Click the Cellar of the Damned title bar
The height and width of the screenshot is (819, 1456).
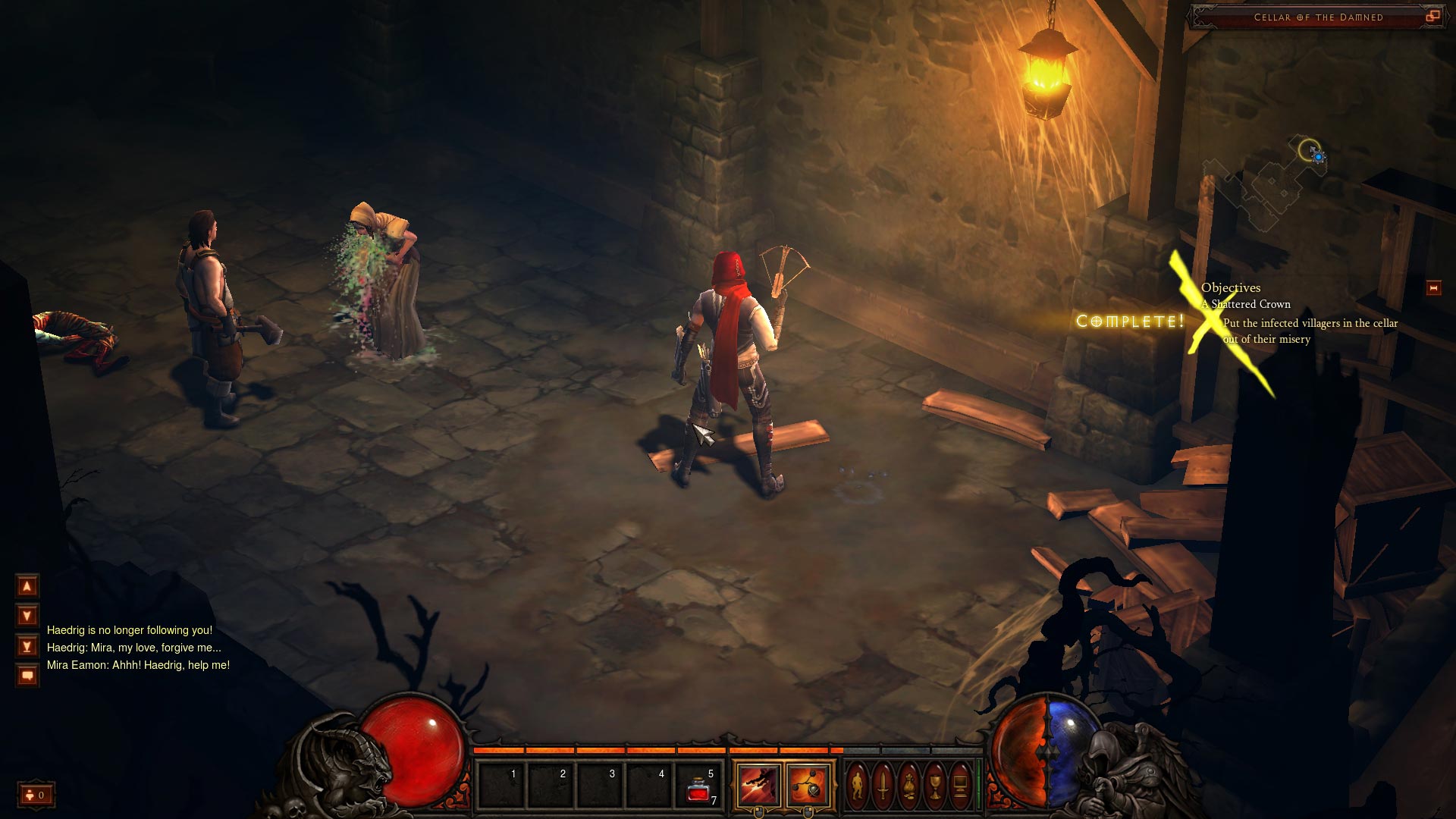(x=1318, y=17)
